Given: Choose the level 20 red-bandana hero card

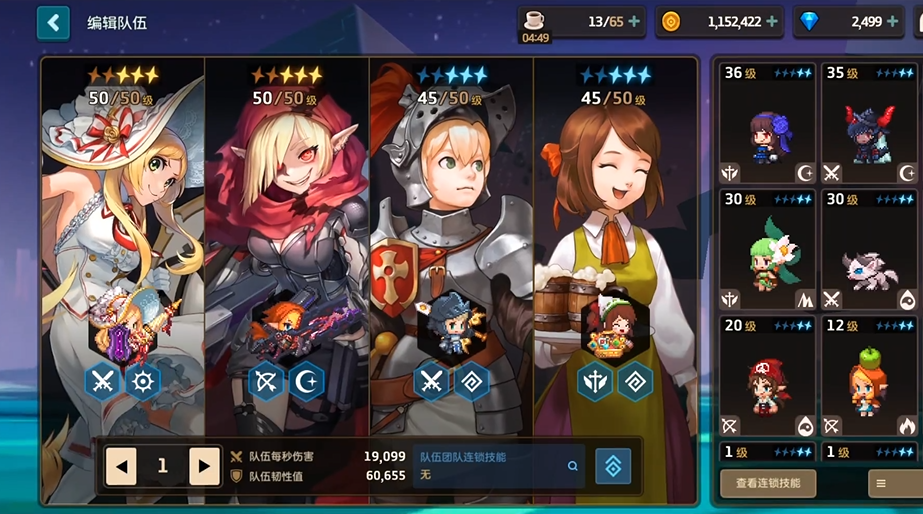Looking at the screenshot, I should click(x=767, y=376).
